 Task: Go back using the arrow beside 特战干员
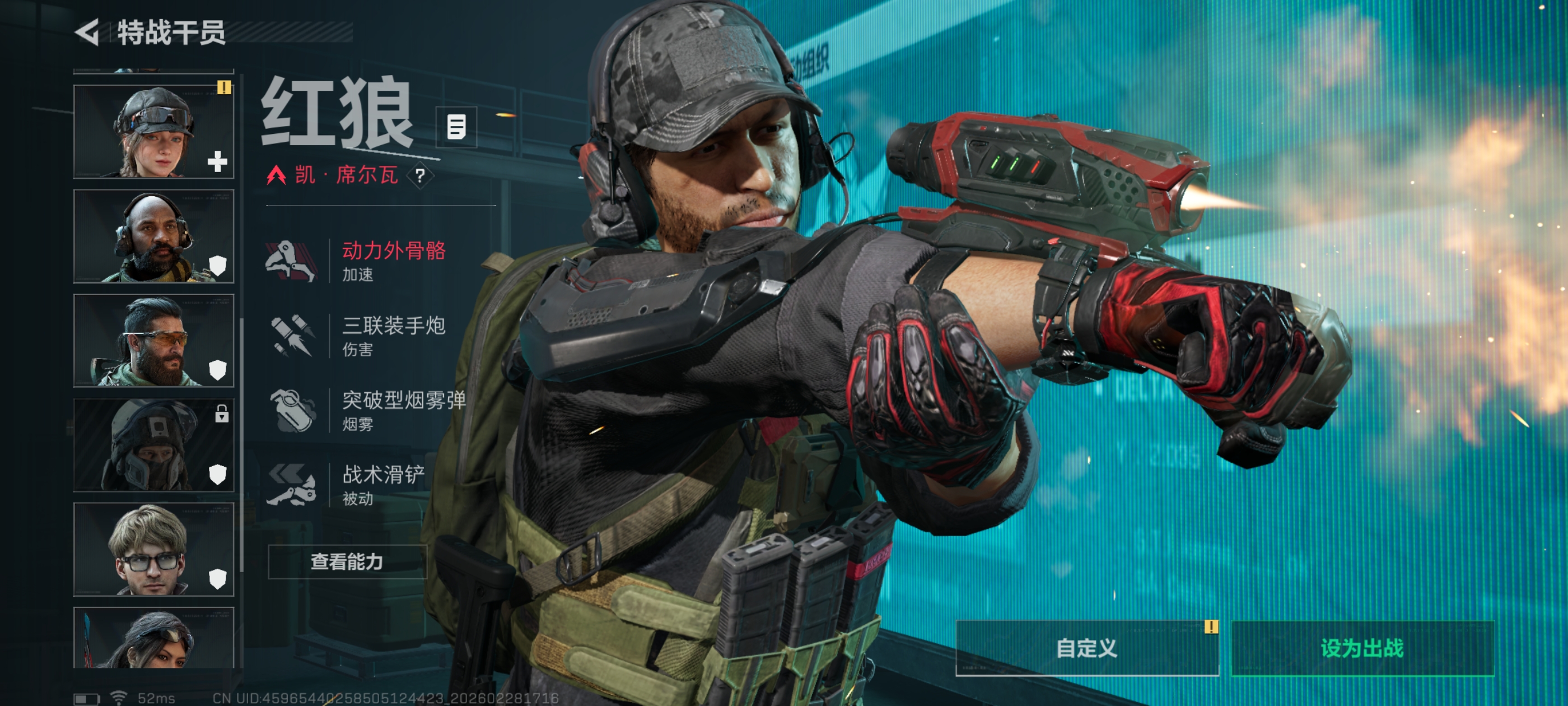click(87, 32)
